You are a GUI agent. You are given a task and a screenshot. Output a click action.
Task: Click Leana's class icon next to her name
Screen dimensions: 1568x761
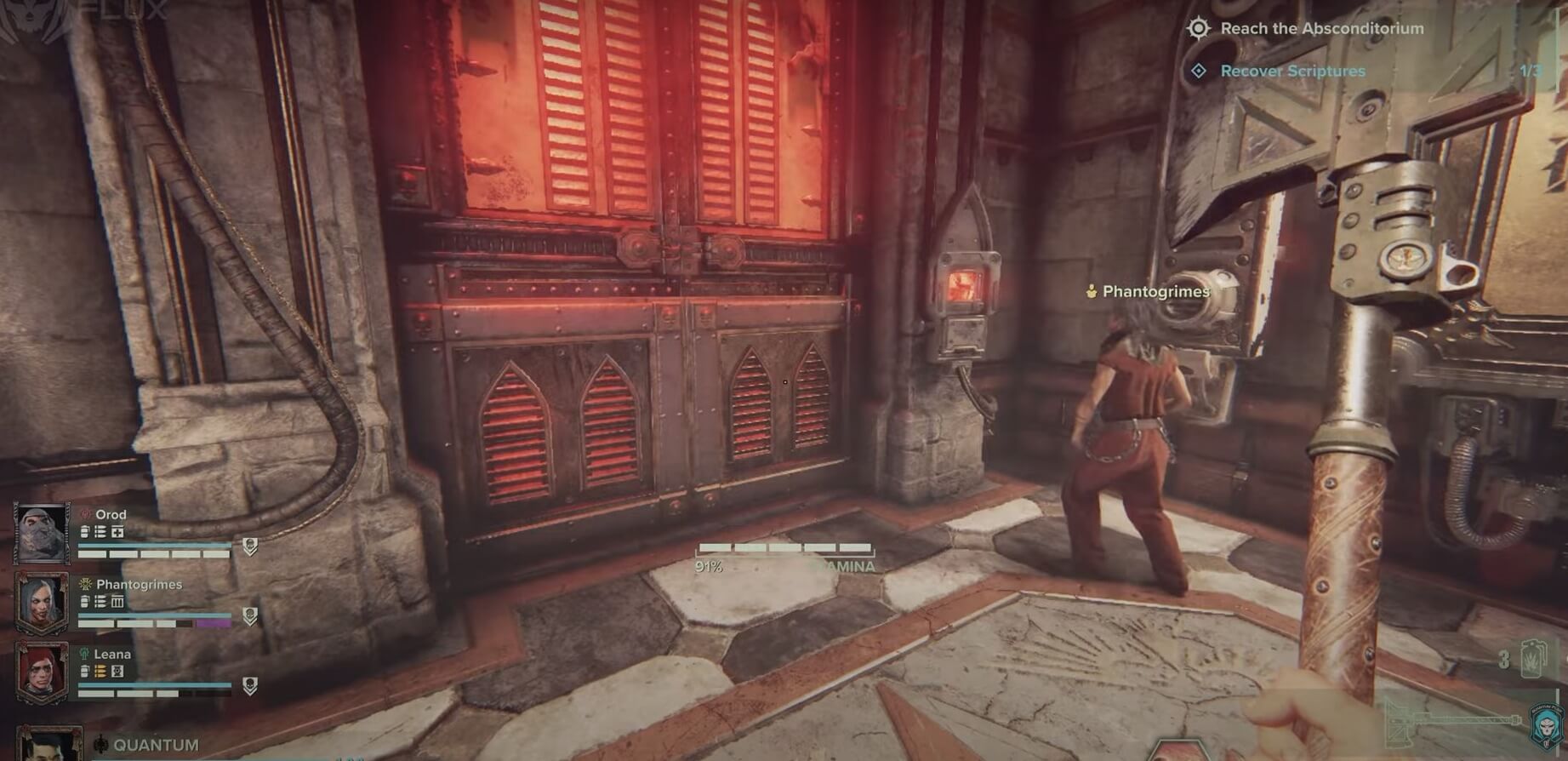(83, 655)
